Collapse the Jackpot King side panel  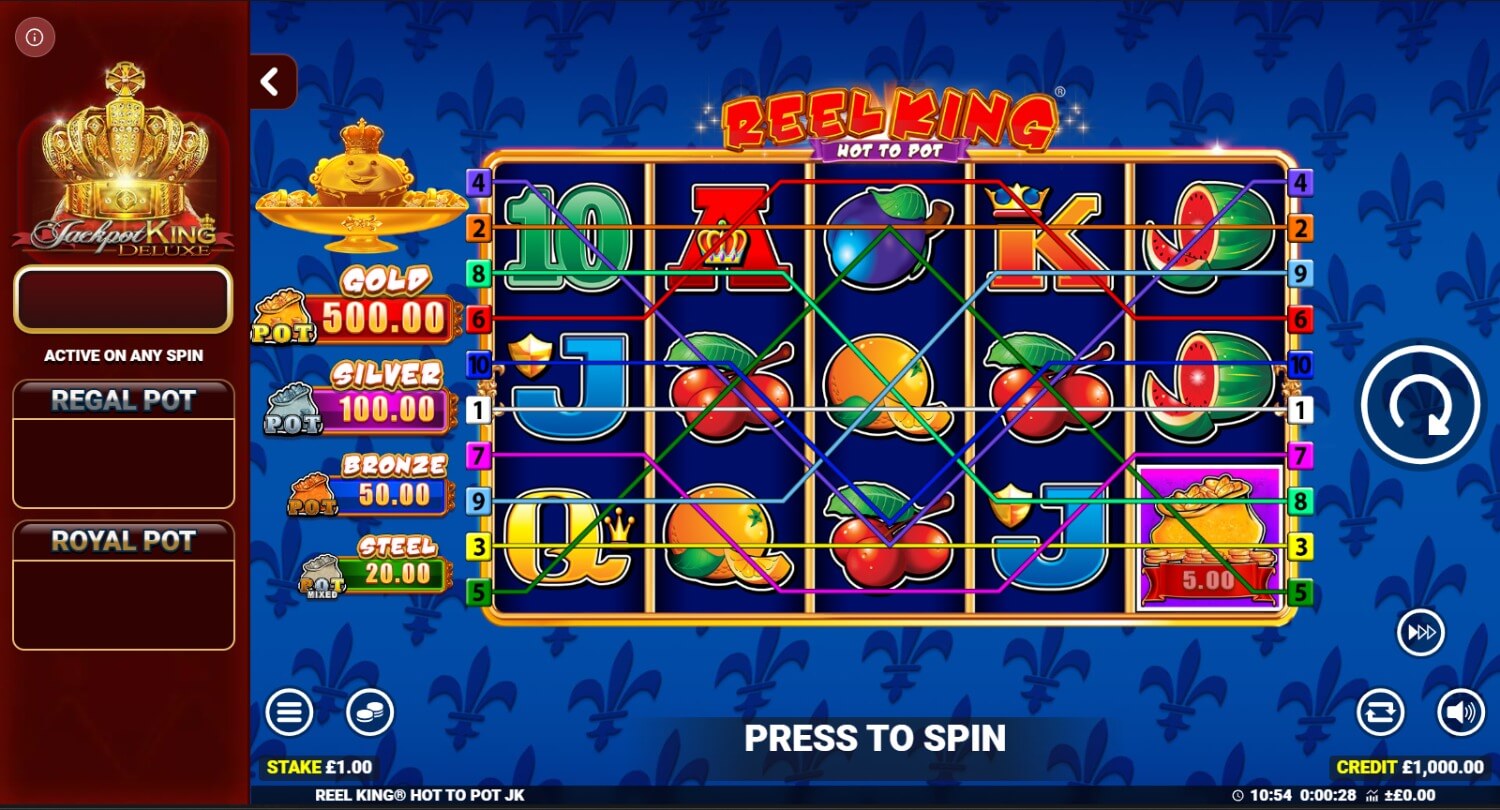click(x=270, y=82)
